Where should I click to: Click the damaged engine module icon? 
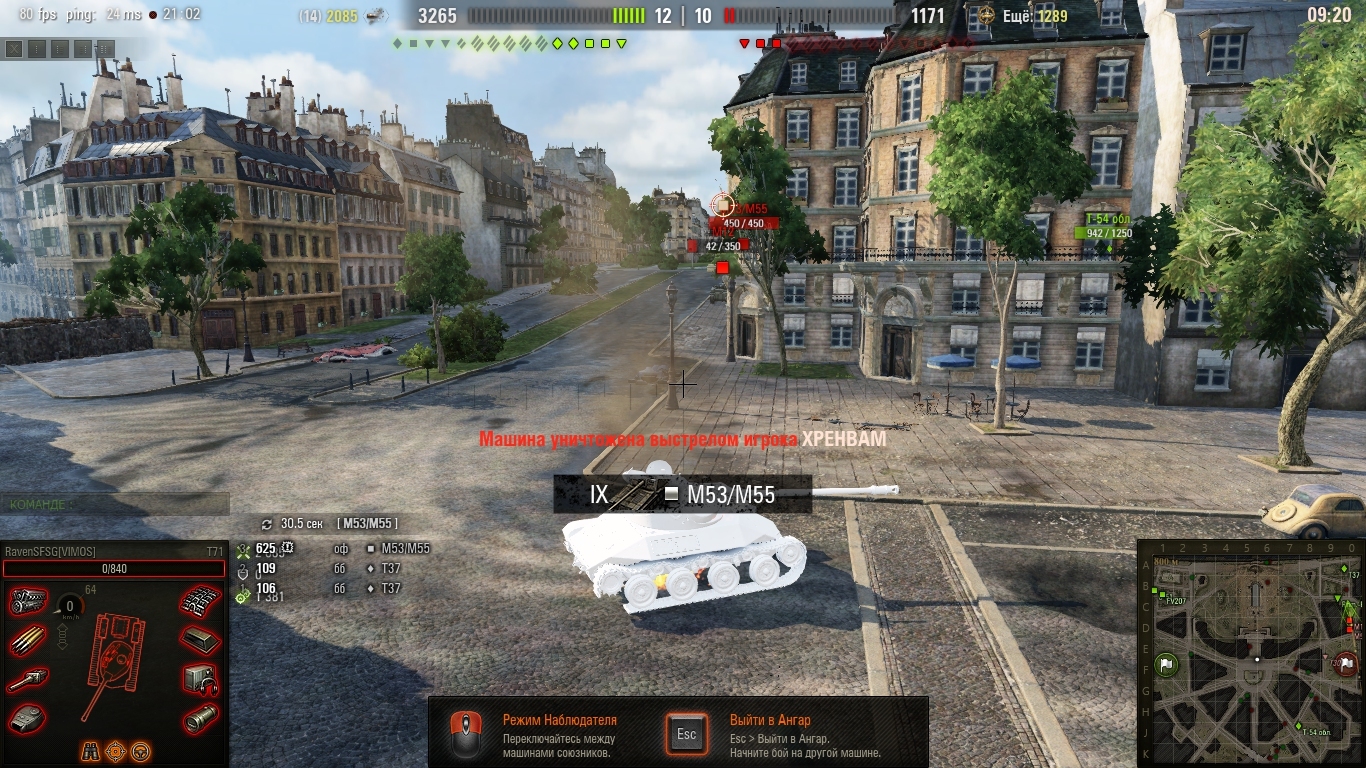[x=28, y=602]
